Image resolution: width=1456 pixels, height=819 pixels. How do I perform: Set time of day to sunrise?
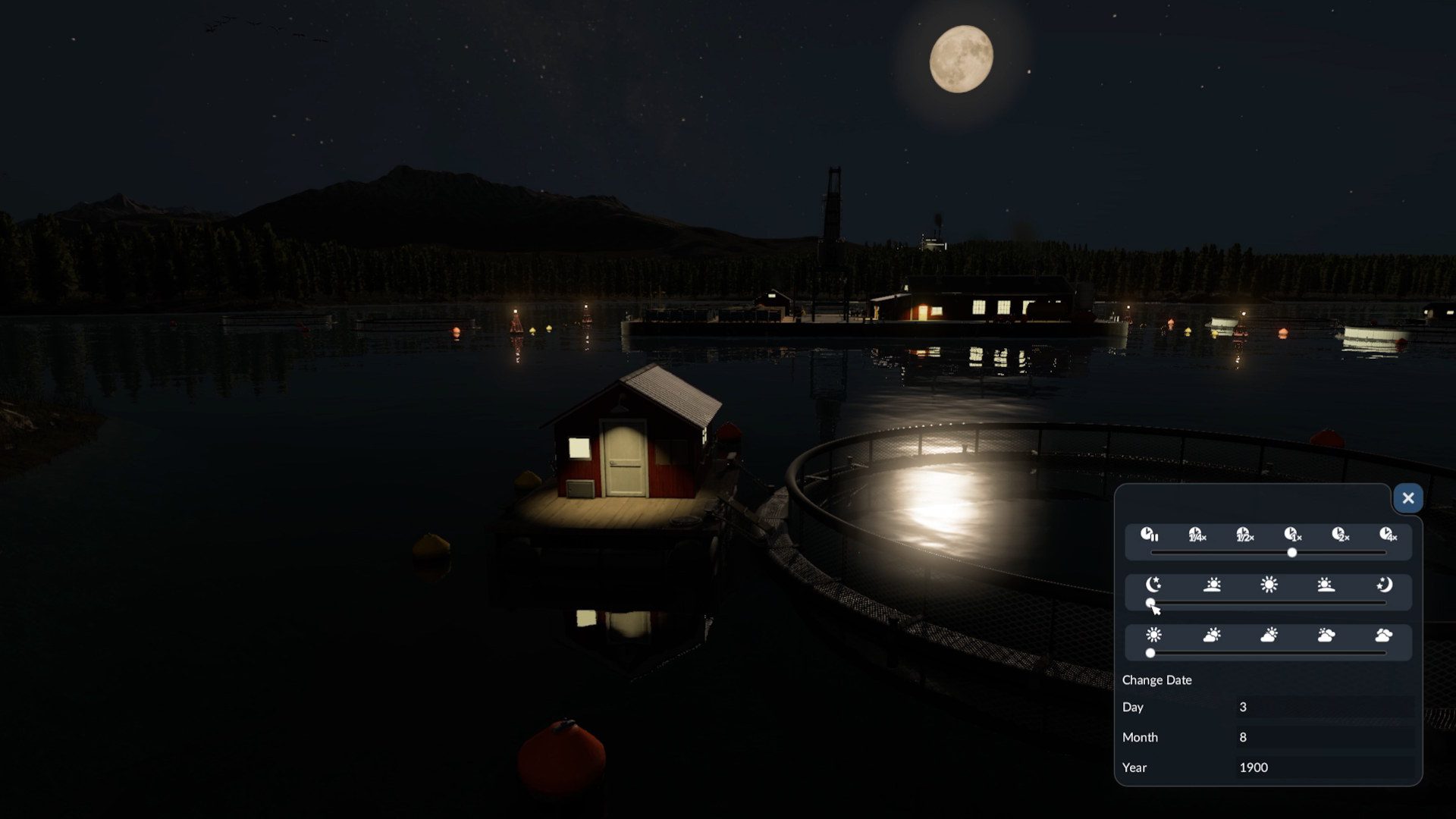(x=1212, y=585)
